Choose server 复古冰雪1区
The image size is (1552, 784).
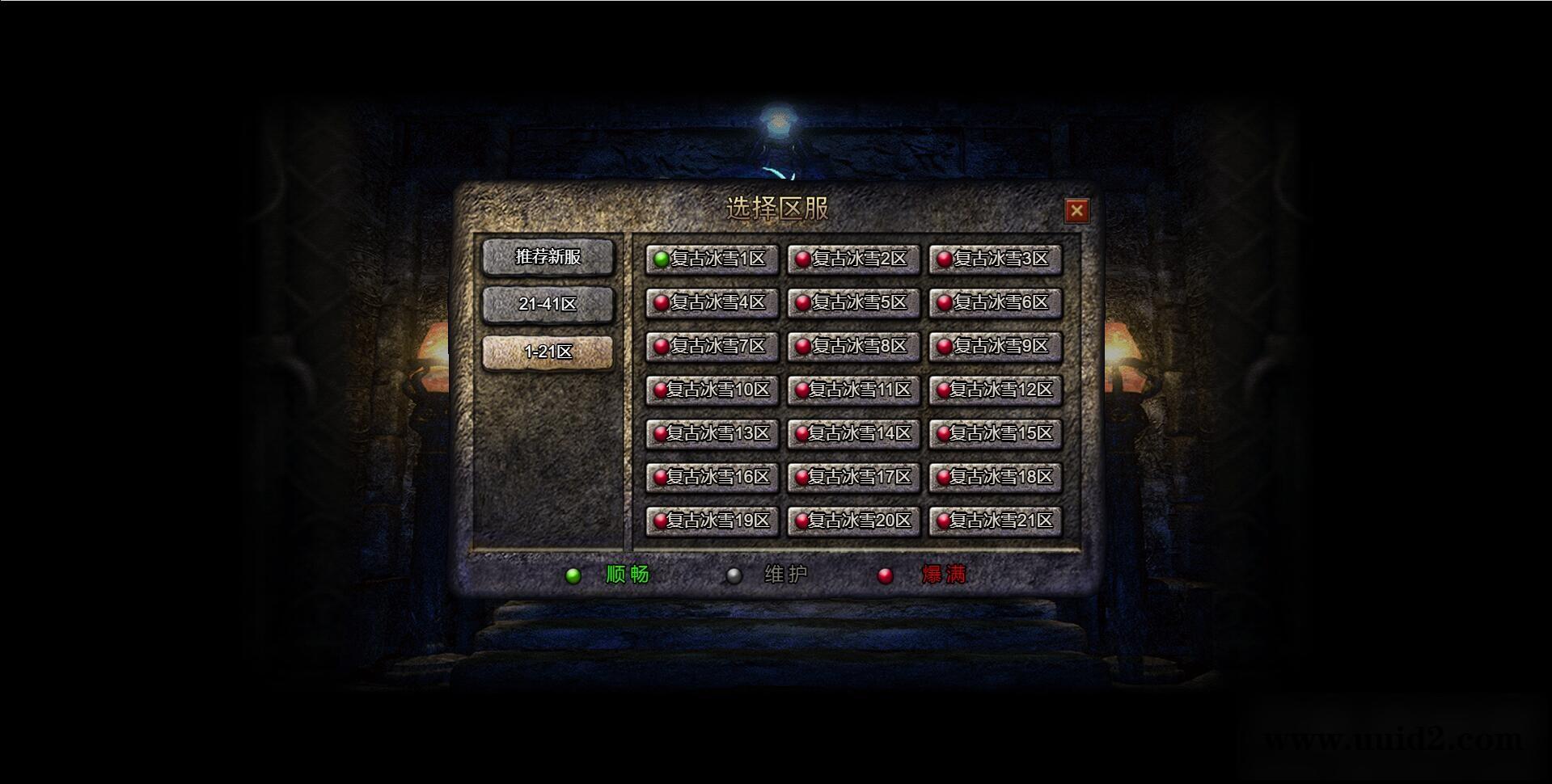click(x=712, y=259)
